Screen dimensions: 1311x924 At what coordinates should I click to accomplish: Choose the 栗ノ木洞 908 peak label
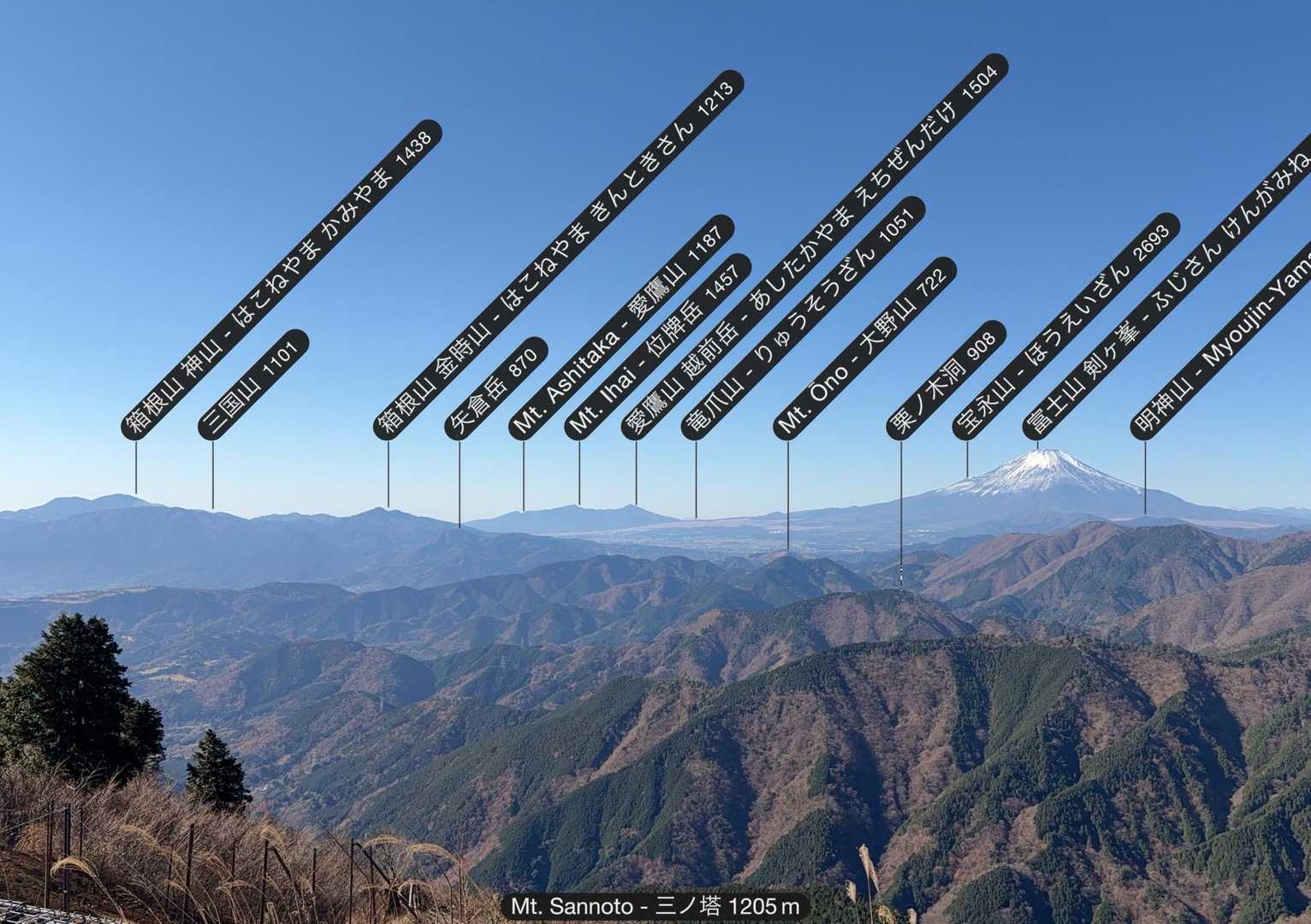946,381
